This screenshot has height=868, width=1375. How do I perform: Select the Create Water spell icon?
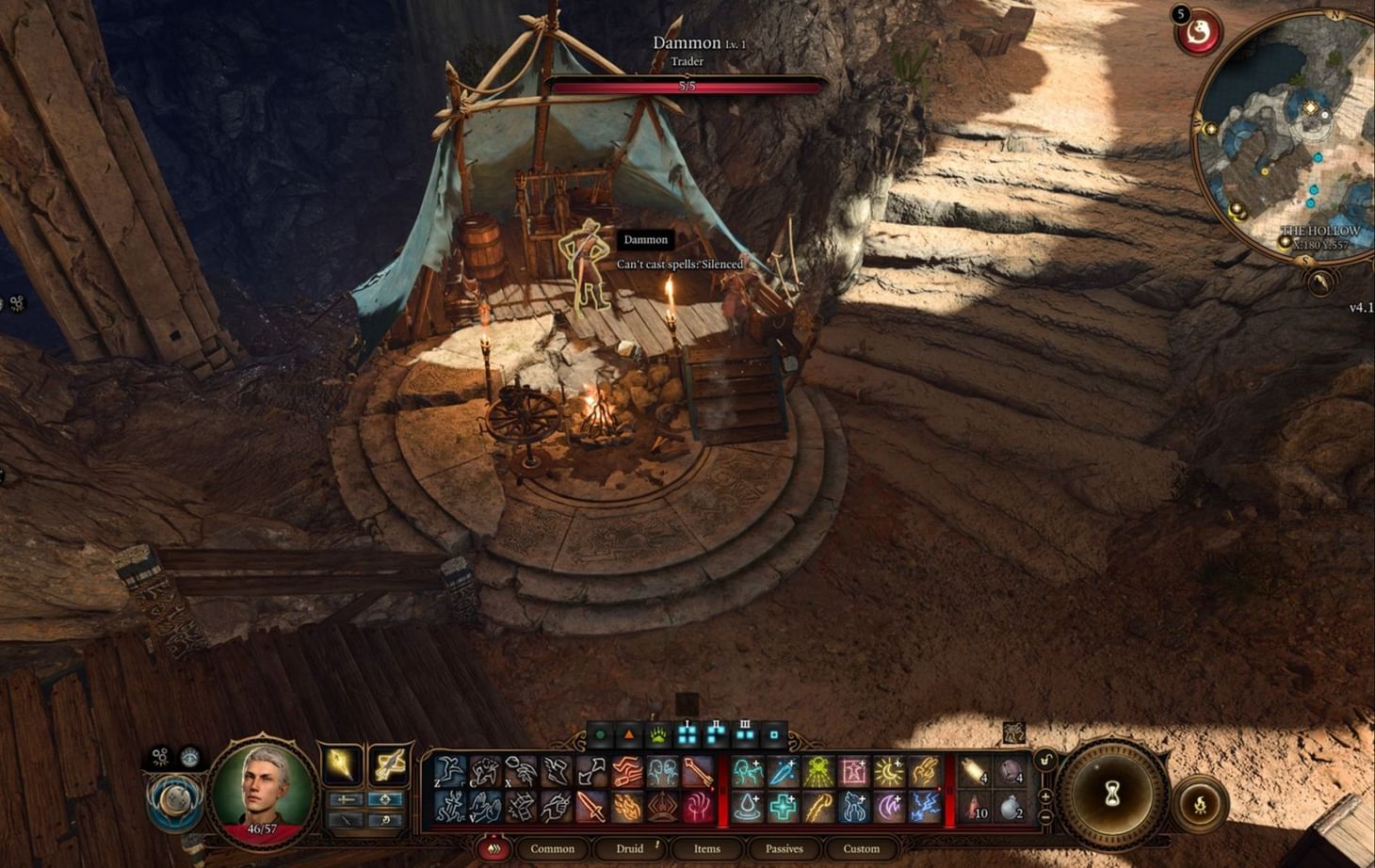tap(747, 805)
